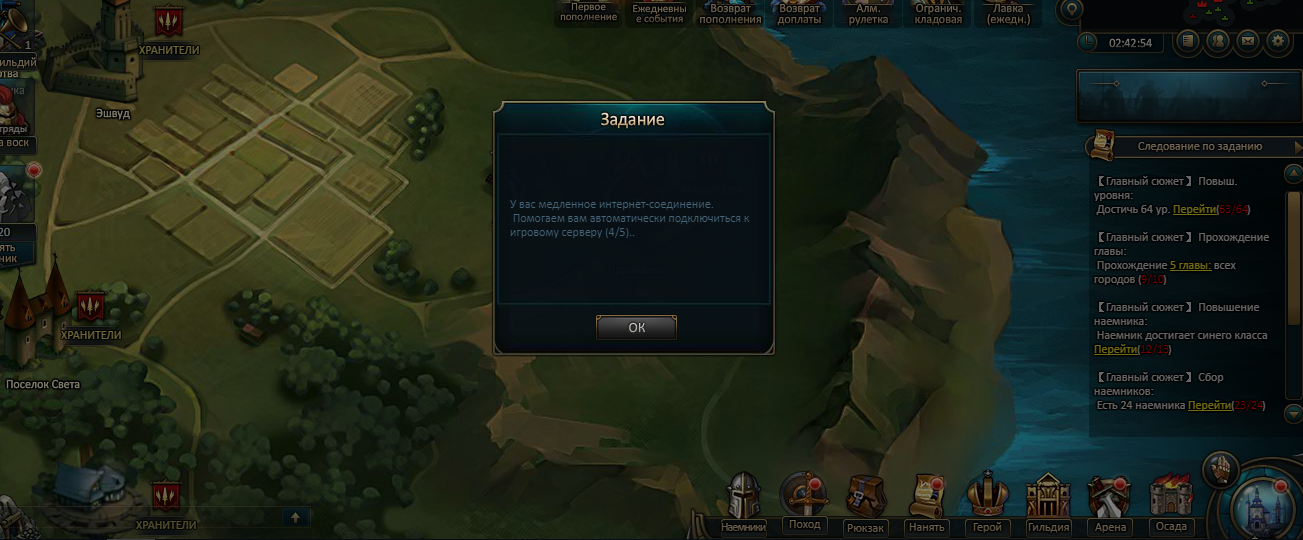This screenshot has height=540, width=1303.
Task: Open Ежедневные события
Action: pyautogui.click(x=659, y=13)
